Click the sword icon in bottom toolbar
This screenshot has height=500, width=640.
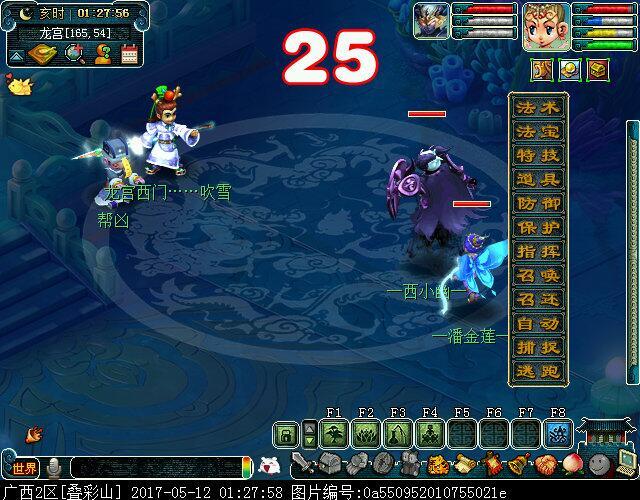tap(300, 464)
